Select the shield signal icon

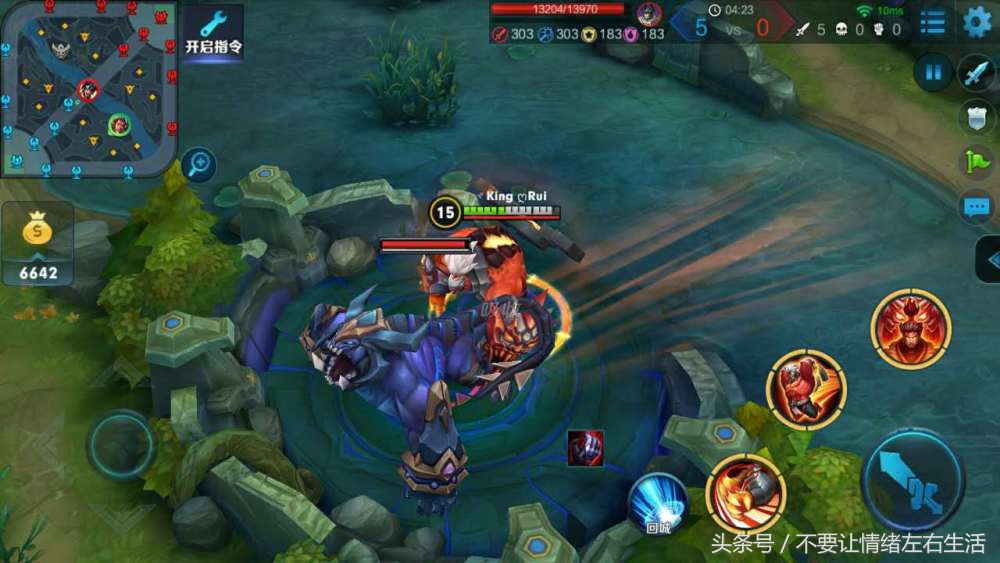click(x=975, y=117)
